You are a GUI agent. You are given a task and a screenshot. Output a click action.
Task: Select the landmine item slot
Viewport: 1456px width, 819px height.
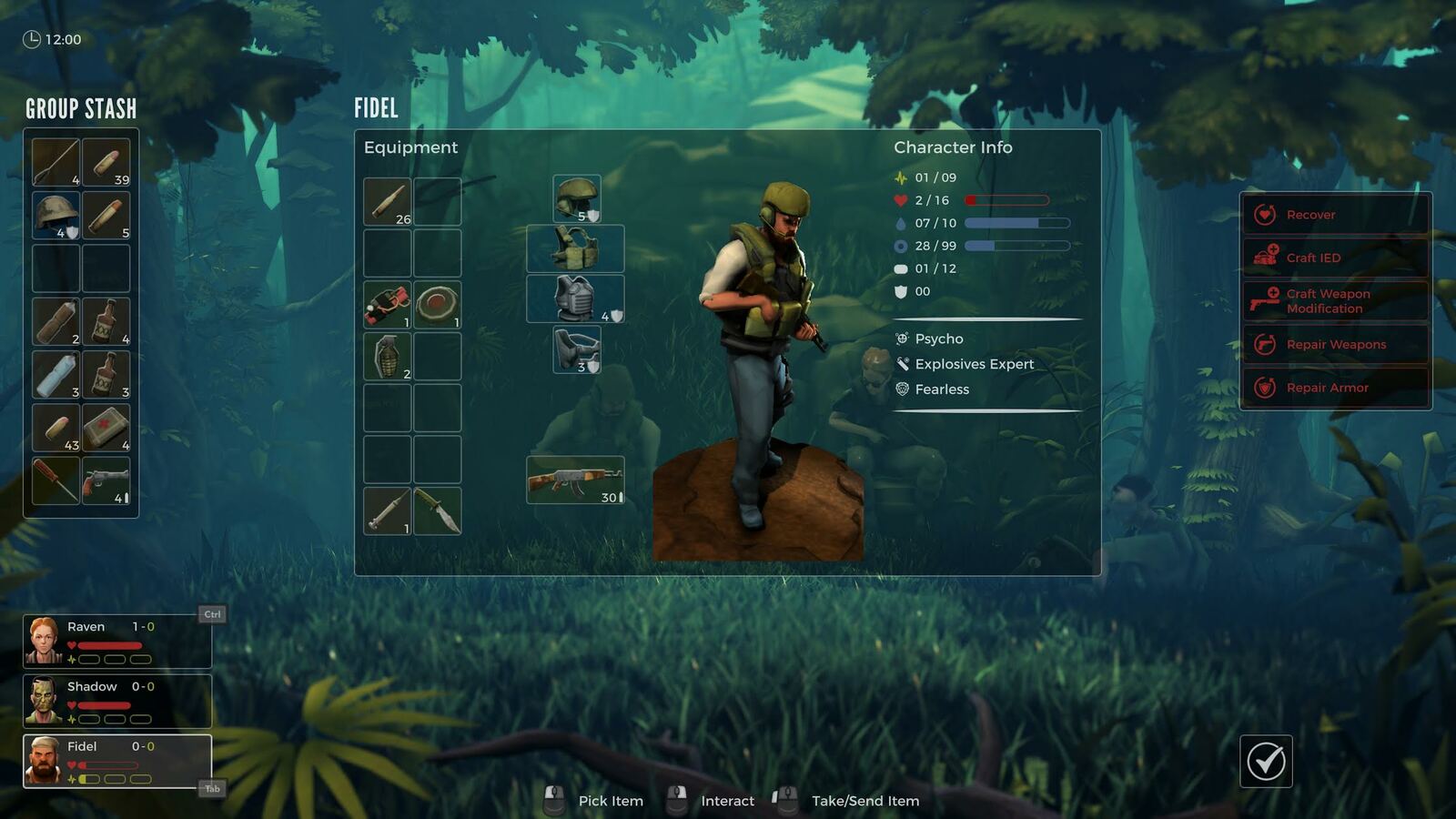(x=437, y=305)
